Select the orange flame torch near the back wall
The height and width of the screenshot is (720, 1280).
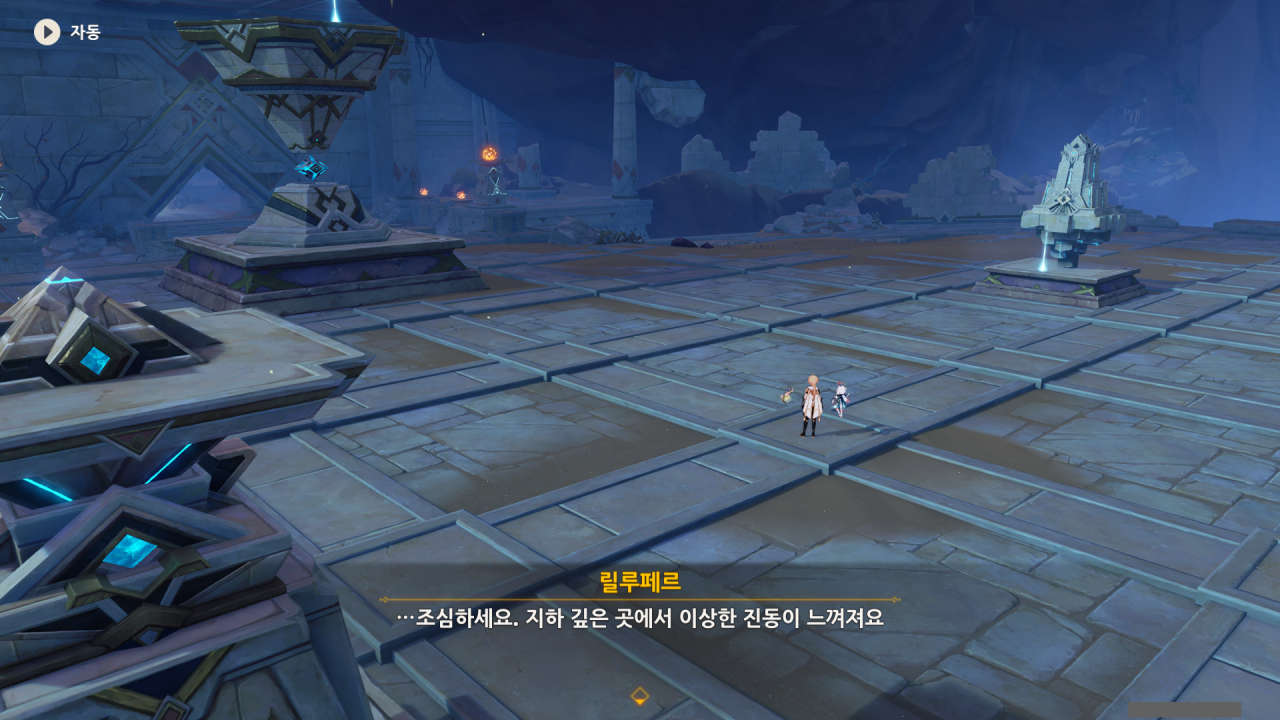(x=489, y=153)
